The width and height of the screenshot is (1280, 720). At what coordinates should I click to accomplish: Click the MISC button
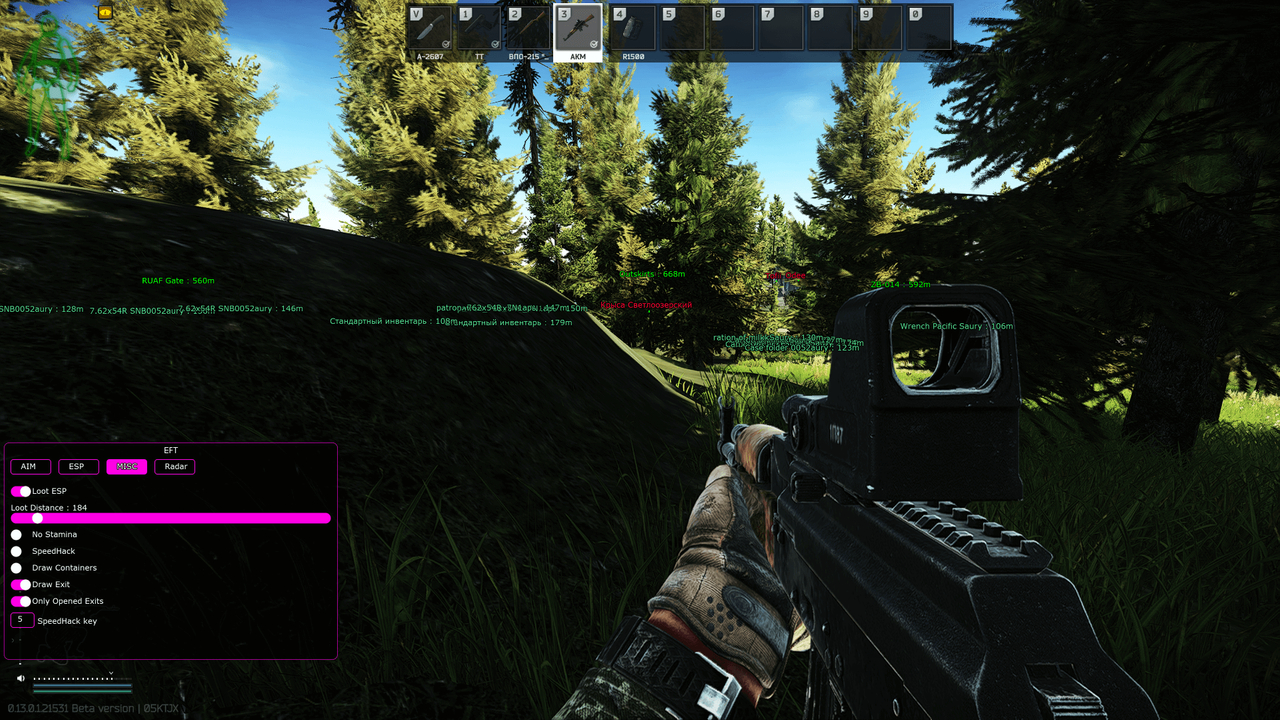(x=126, y=466)
